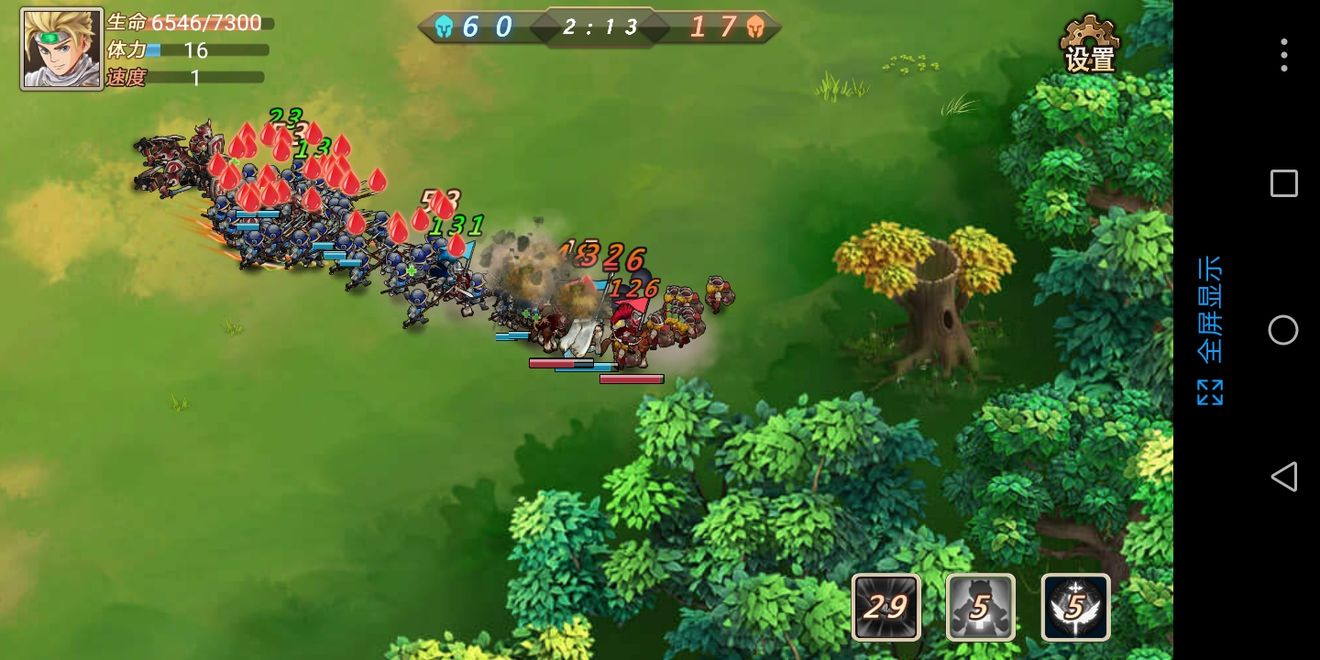Screen dimensions: 1320x660
Task: Open the three-dot overflow menu
Action: [1283, 55]
